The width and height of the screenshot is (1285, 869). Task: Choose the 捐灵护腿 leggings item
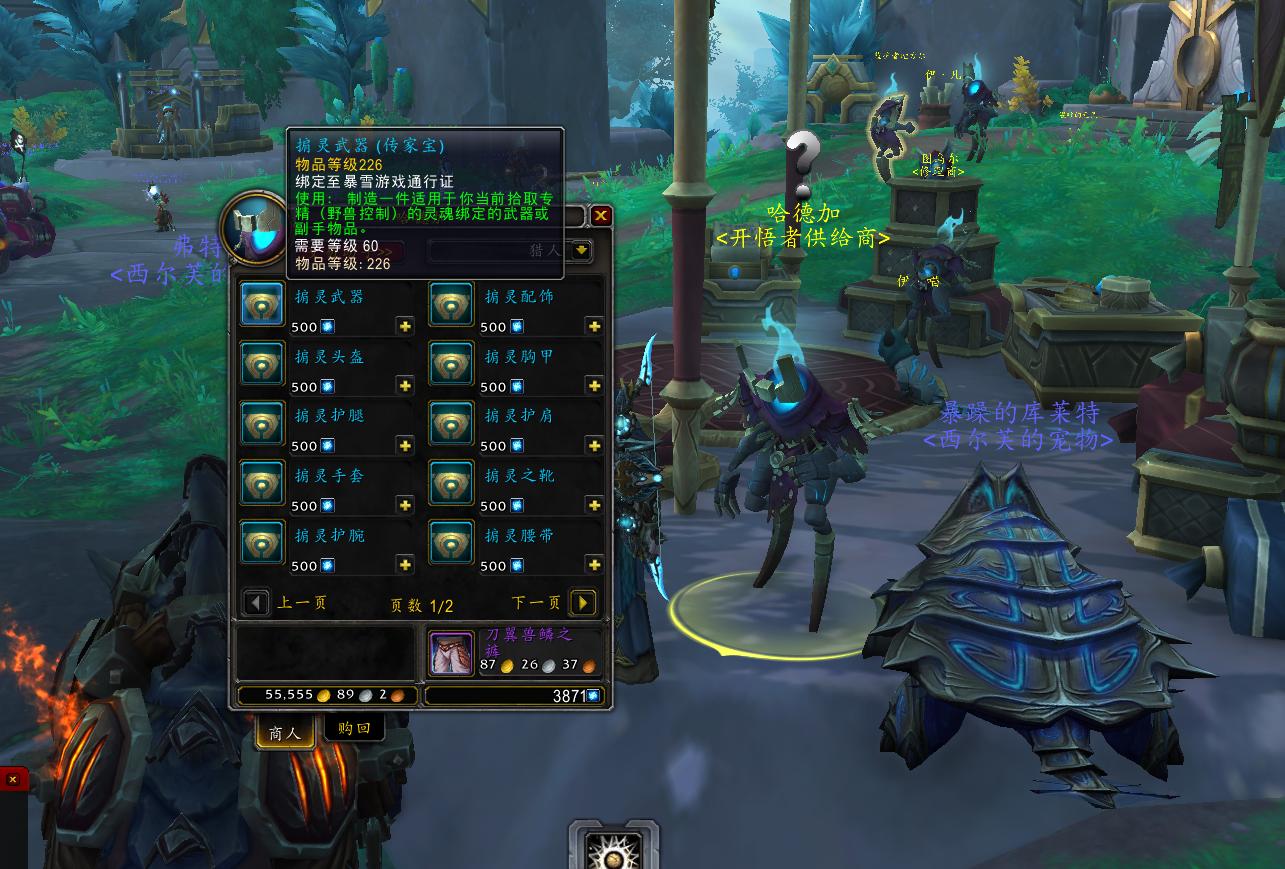[x=262, y=424]
